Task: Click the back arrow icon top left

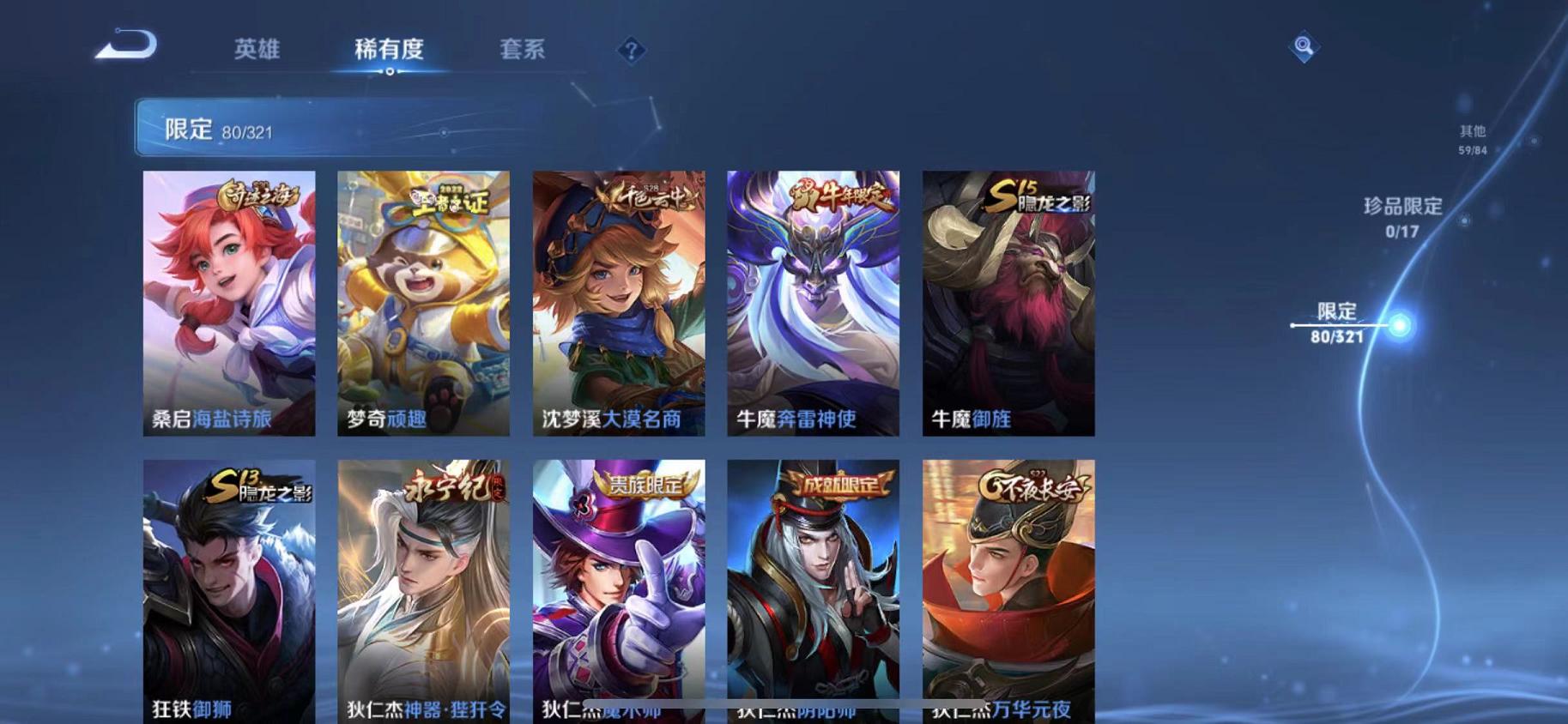Action: (127, 47)
